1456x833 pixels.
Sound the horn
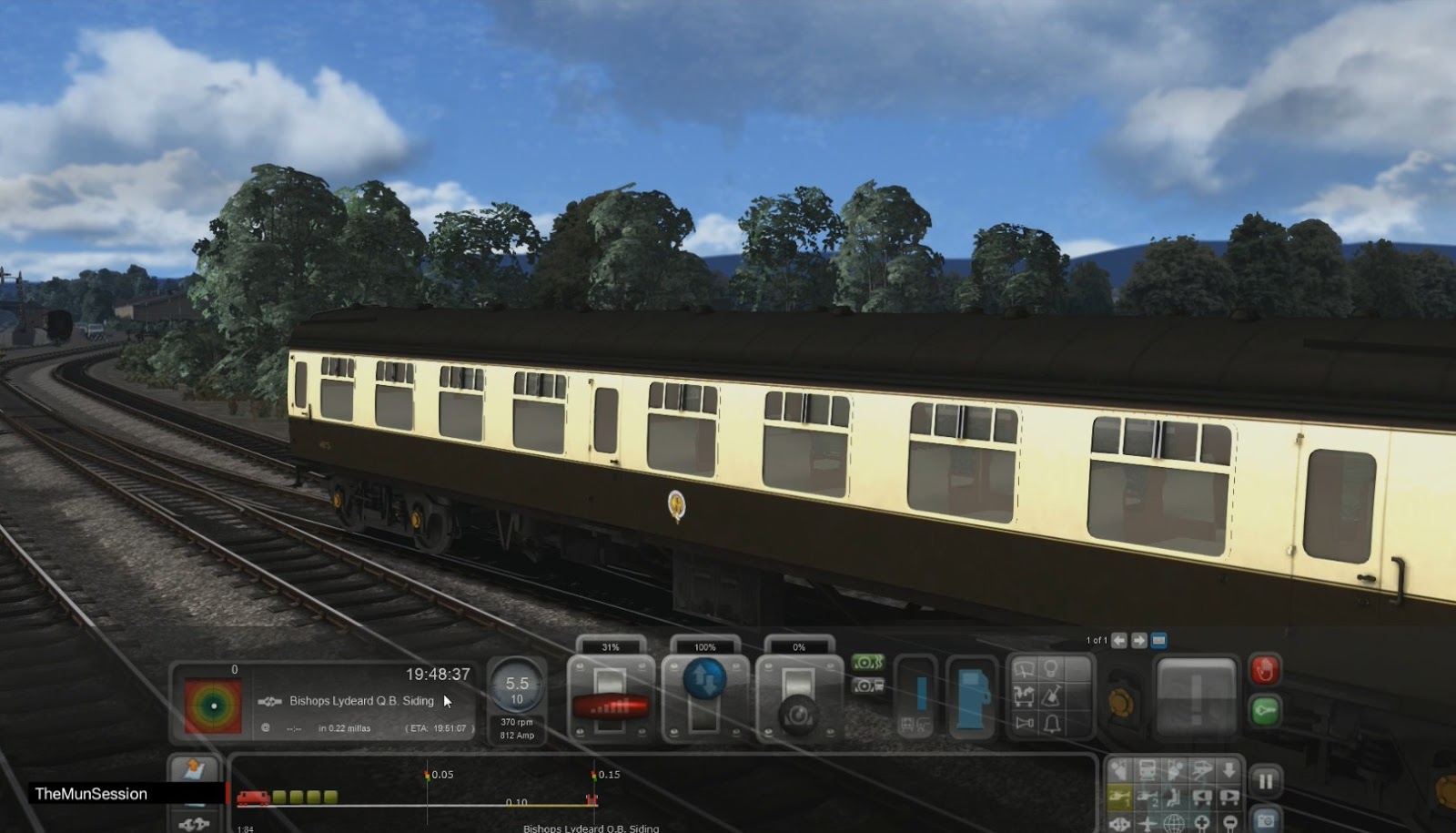click(1026, 724)
